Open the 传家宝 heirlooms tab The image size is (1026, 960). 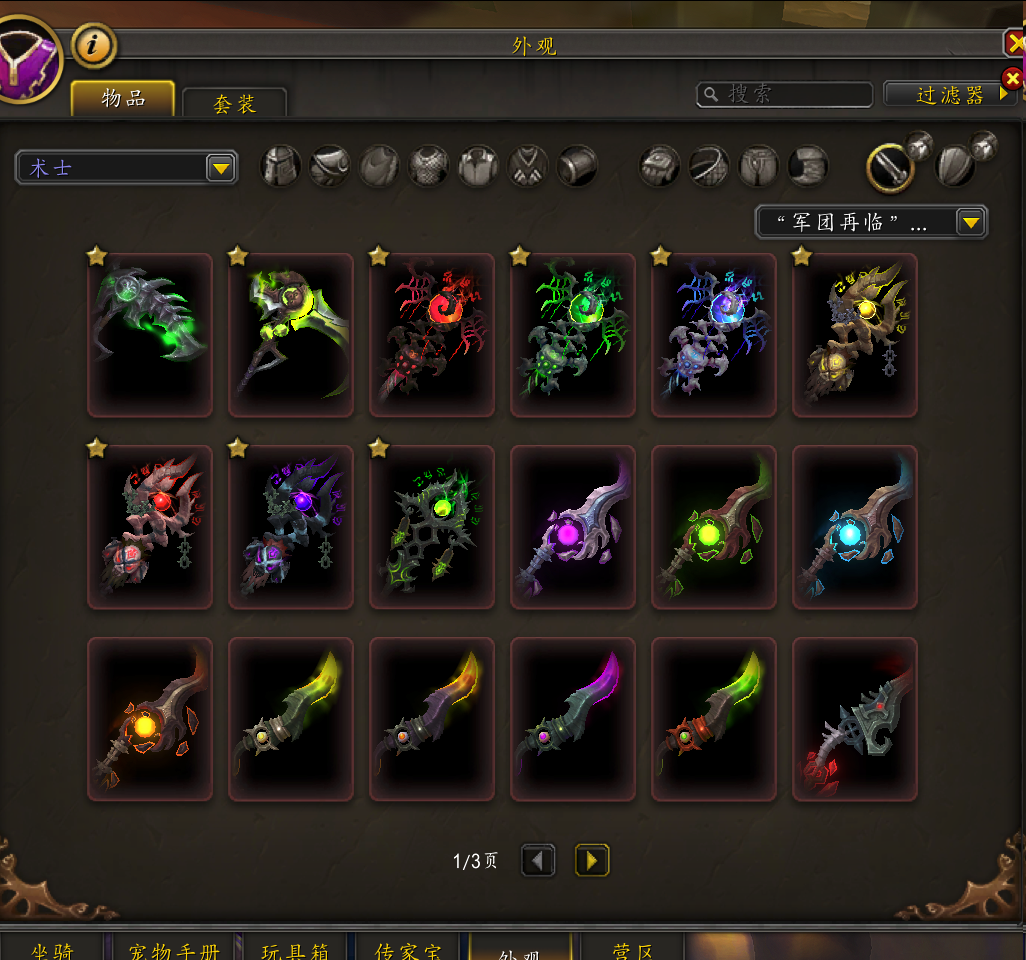click(407, 947)
